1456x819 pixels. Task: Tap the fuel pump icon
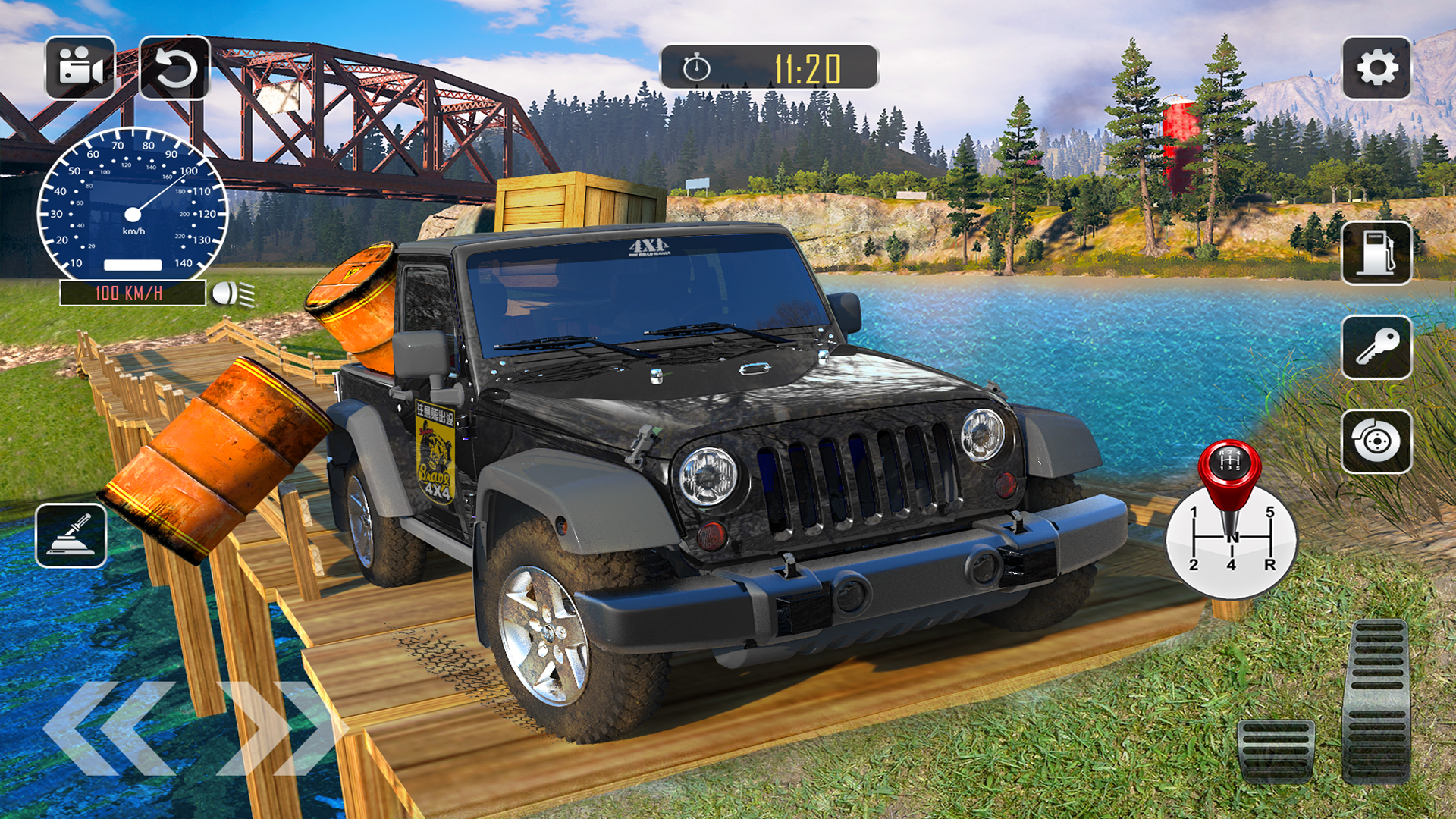point(1376,253)
